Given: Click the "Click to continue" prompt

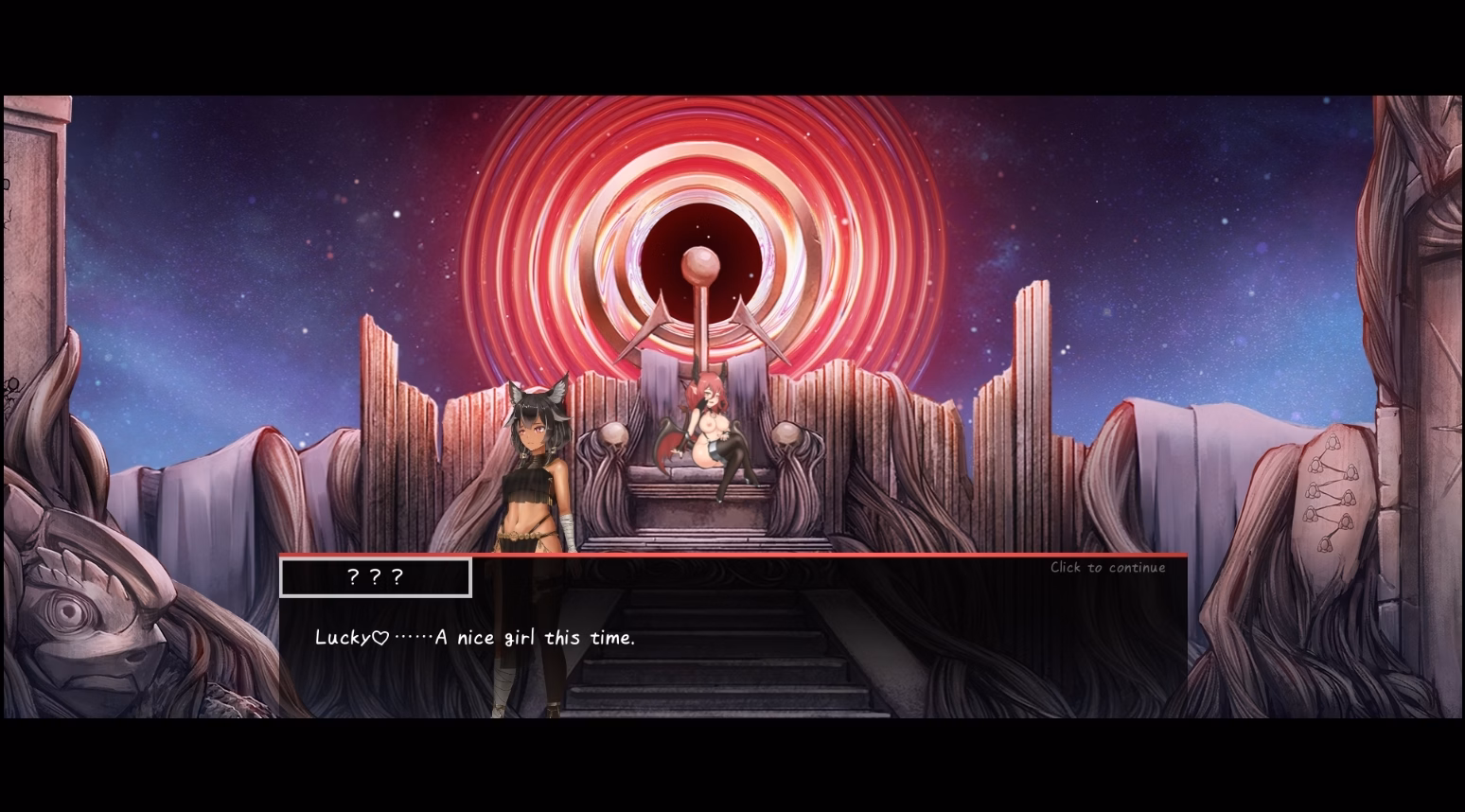Looking at the screenshot, I should (1106, 567).
